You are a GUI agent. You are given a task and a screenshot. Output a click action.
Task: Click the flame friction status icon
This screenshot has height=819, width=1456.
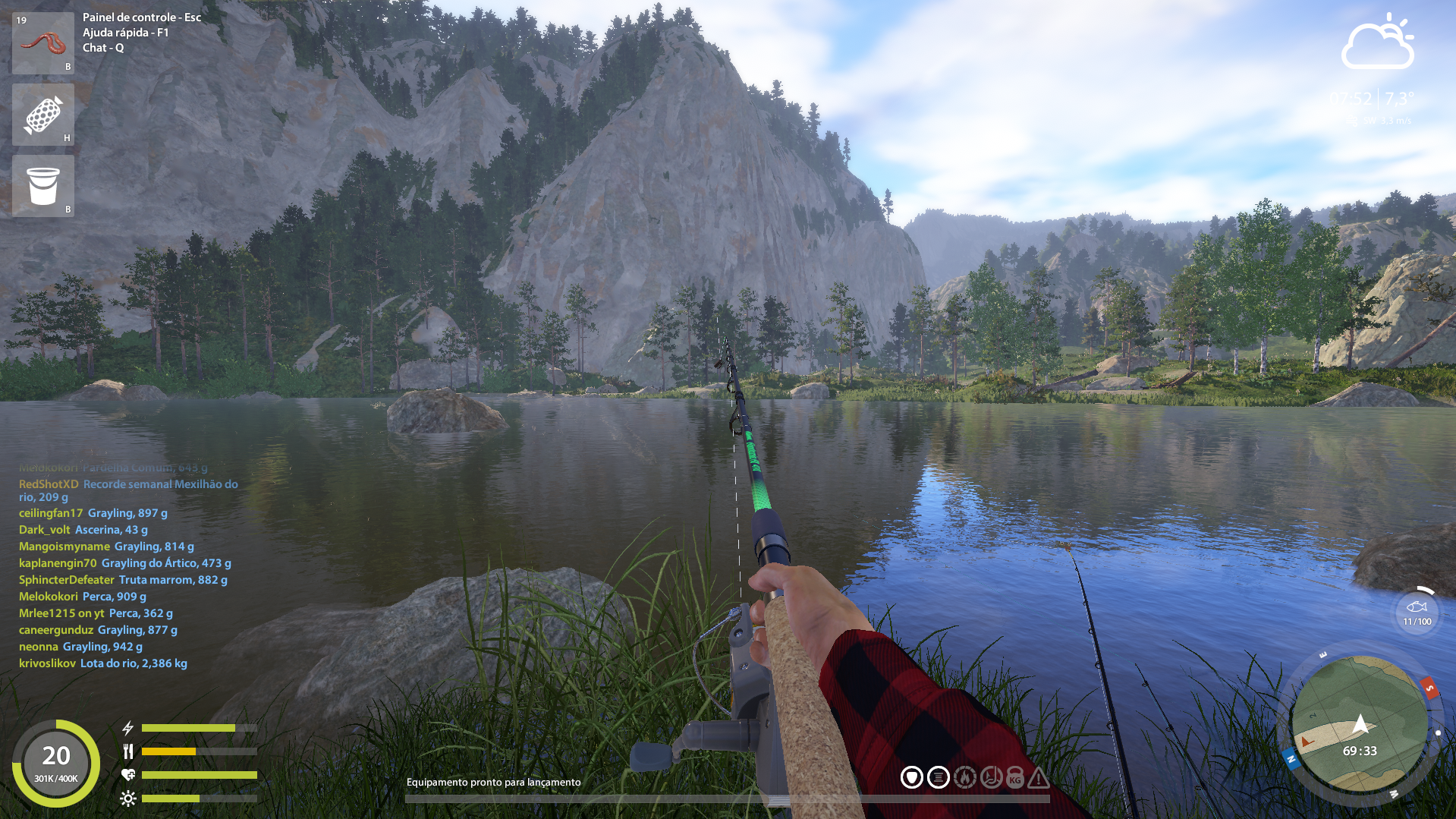[x=965, y=777]
